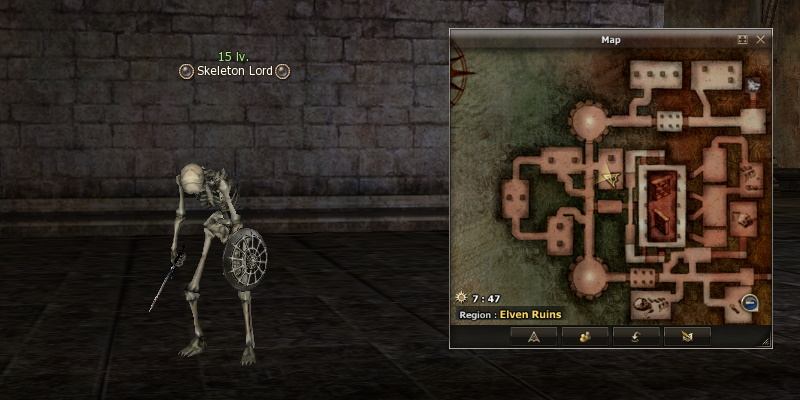Click the rightmost arrow-and-square map button

click(687, 336)
